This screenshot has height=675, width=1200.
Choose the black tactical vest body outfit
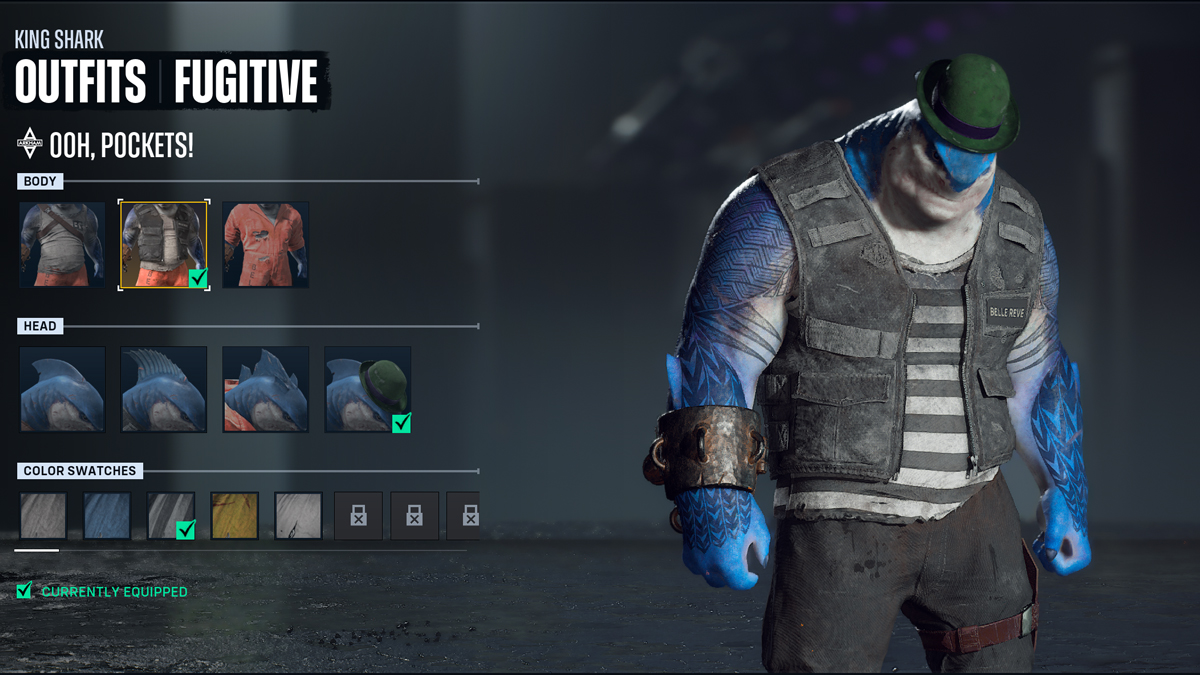pyautogui.click(x=164, y=245)
